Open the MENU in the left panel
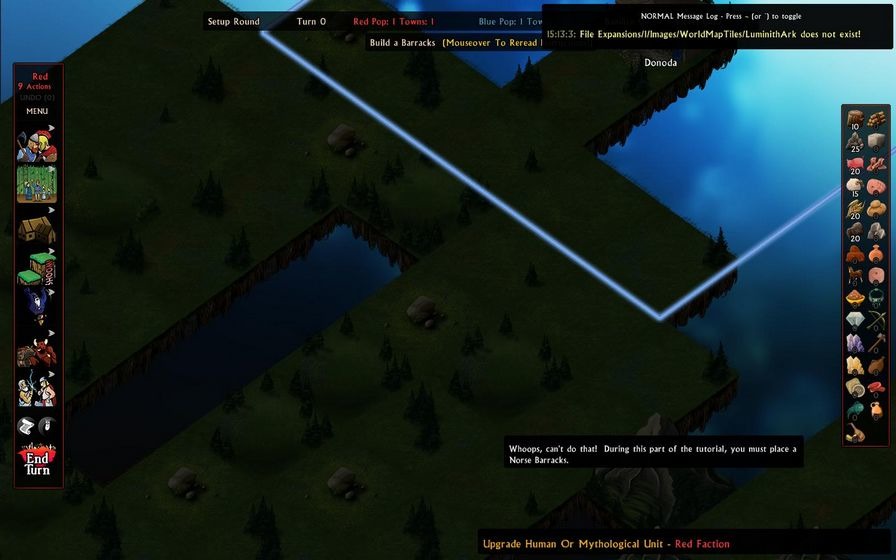 tap(37, 111)
